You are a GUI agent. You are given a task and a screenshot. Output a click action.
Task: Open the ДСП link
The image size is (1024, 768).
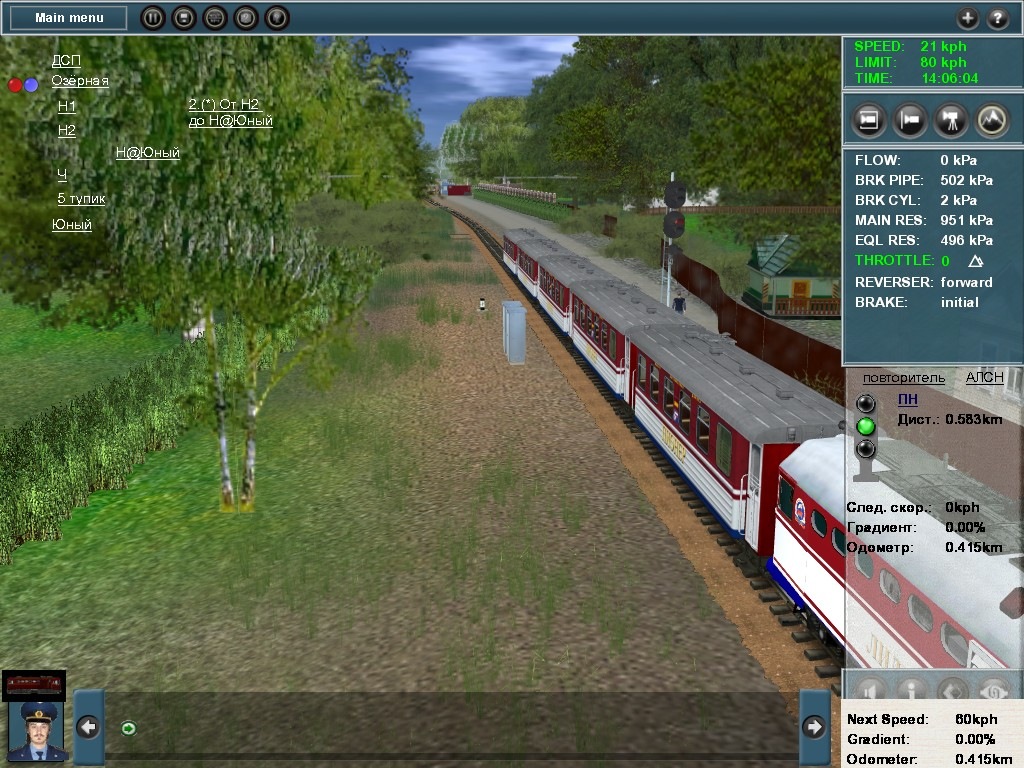coord(66,60)
